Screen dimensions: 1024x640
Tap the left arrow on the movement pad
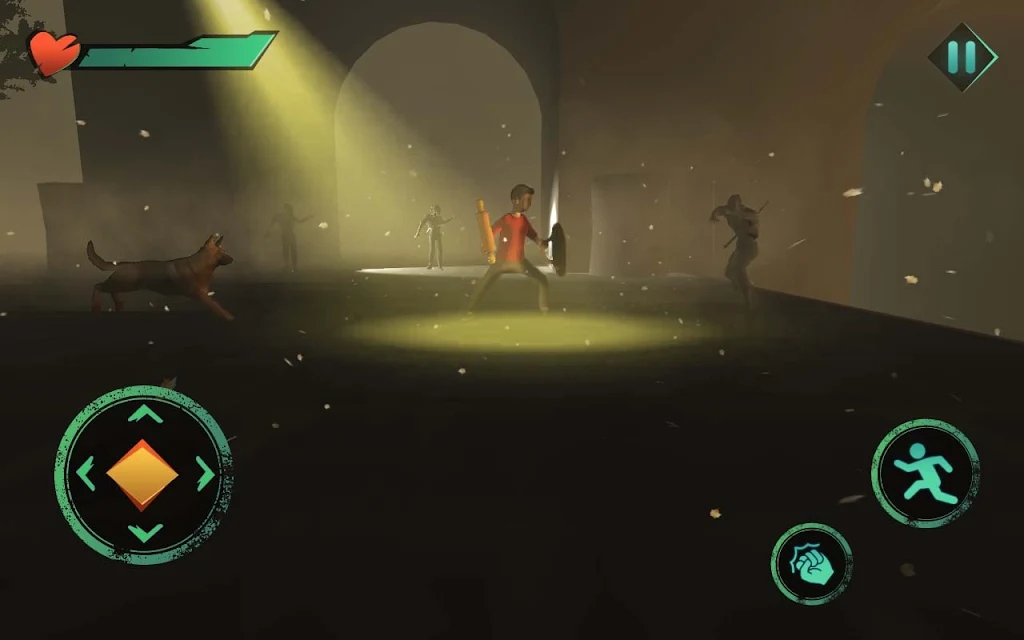(85, 473)
